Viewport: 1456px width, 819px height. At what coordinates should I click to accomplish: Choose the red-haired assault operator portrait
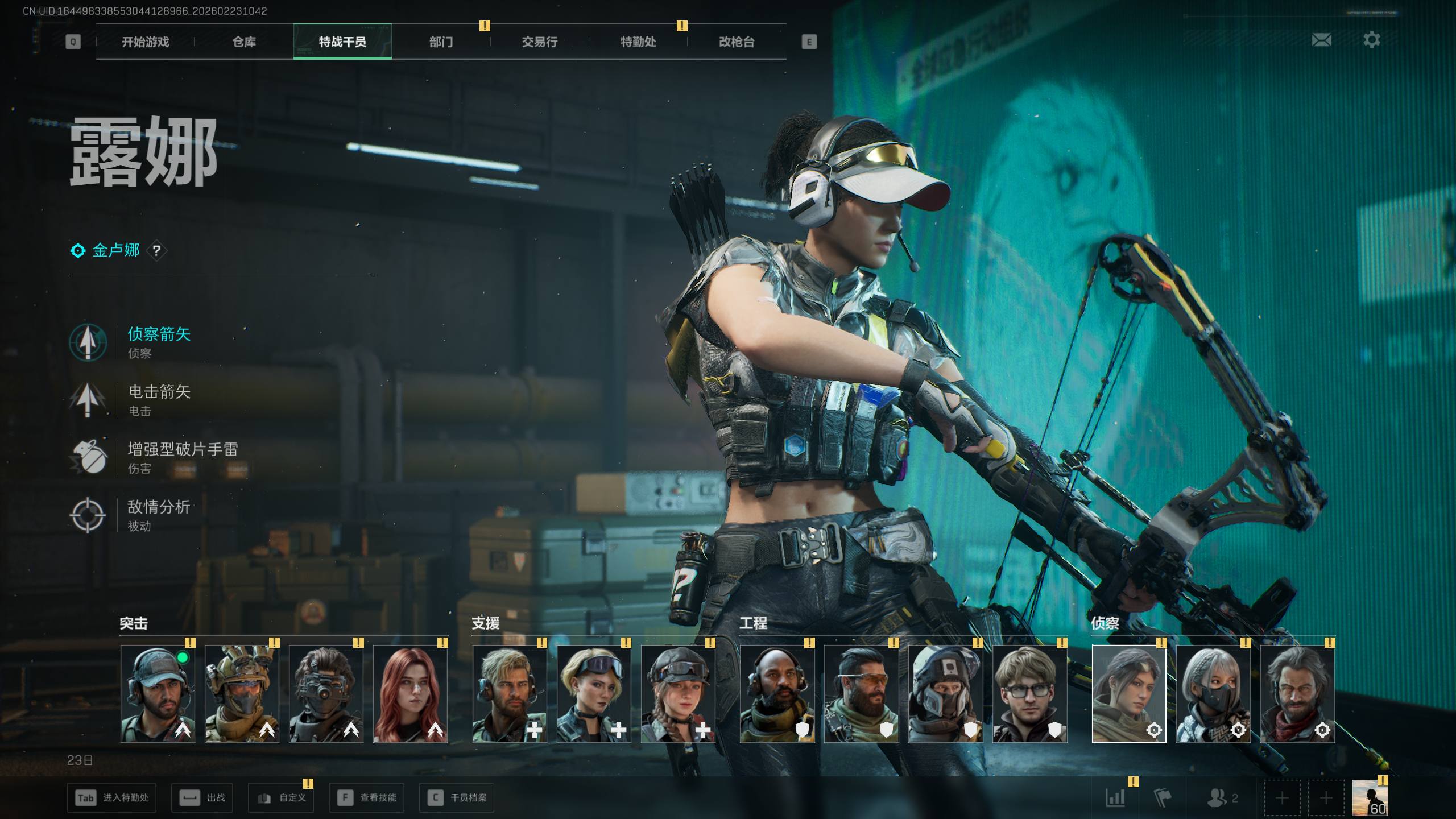[410, 694]
